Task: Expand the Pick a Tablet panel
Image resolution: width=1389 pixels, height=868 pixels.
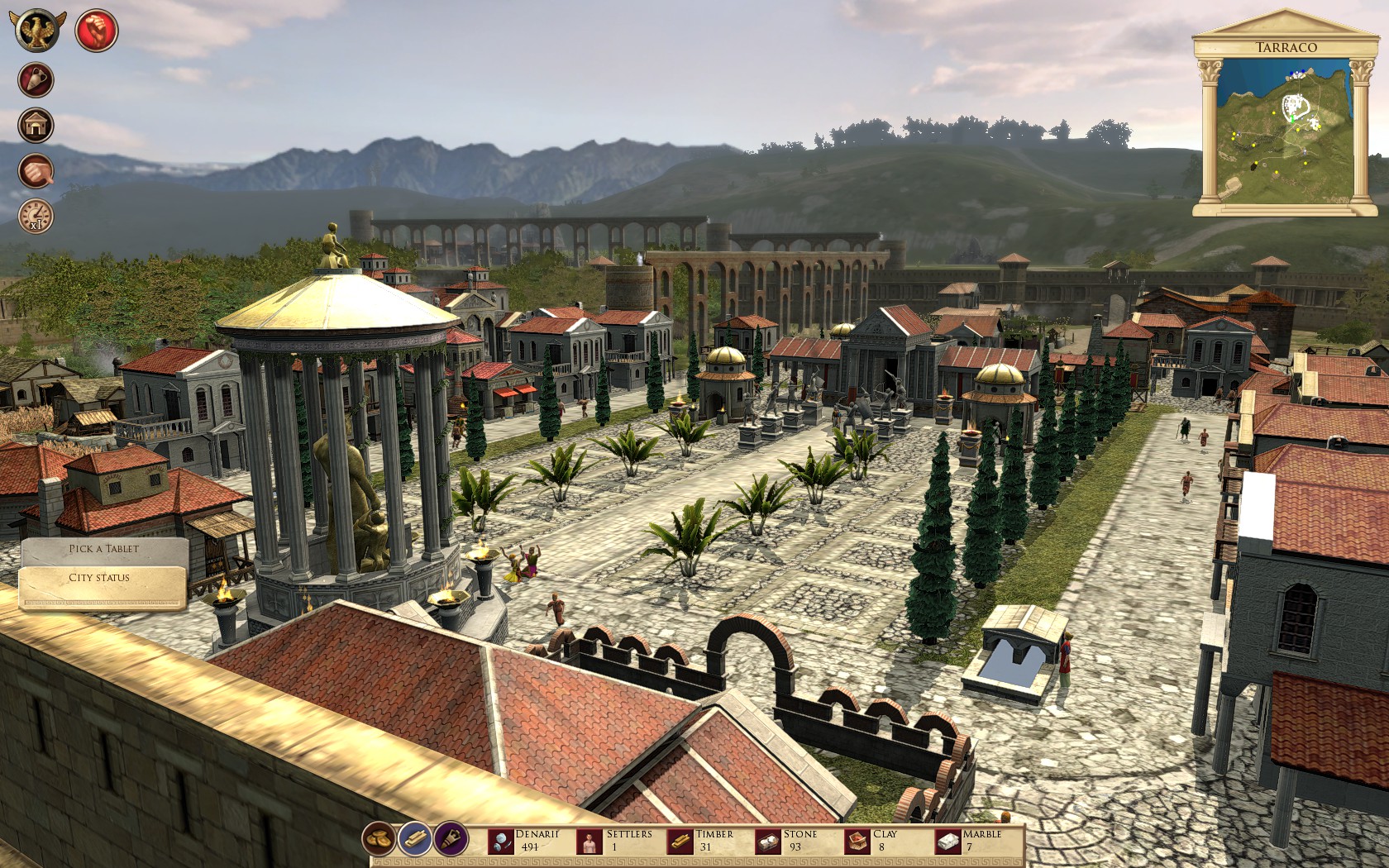Action: coord(105,547)
